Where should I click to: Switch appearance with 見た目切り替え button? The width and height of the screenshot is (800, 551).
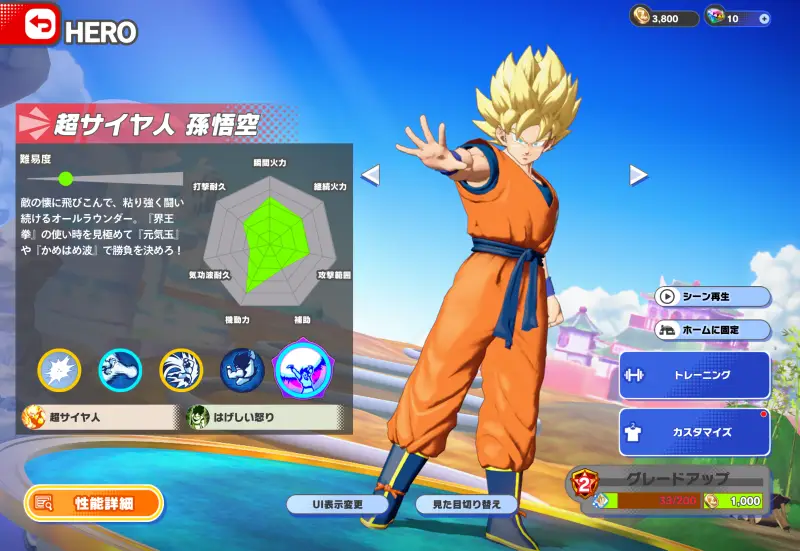click(467, 504)
